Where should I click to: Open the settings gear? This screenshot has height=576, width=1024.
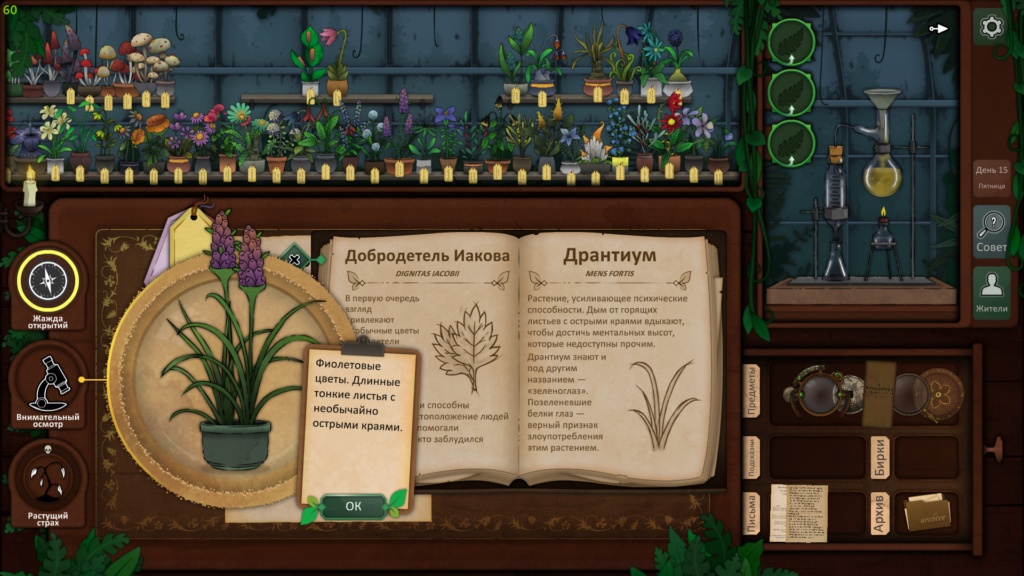991,27
